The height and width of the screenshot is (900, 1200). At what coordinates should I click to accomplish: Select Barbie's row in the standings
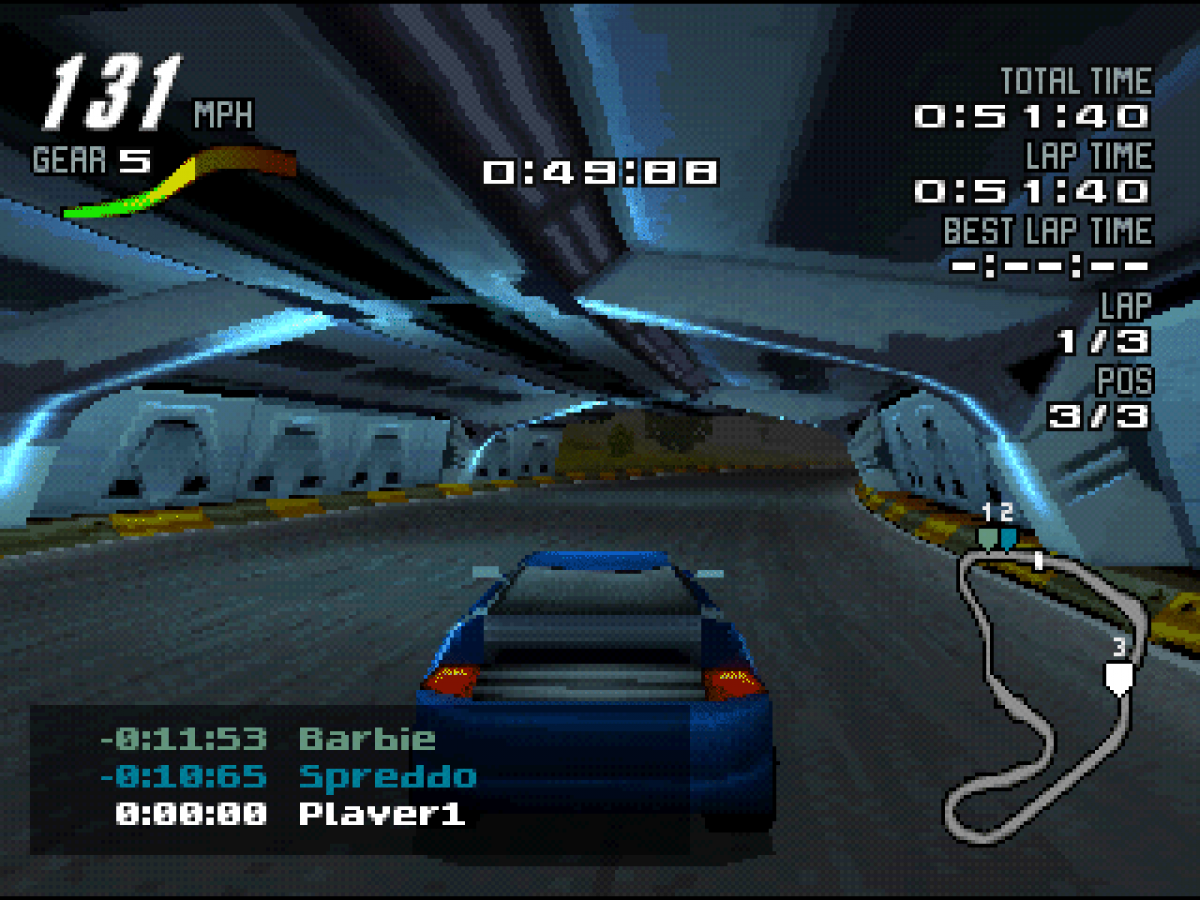(268, 739)
